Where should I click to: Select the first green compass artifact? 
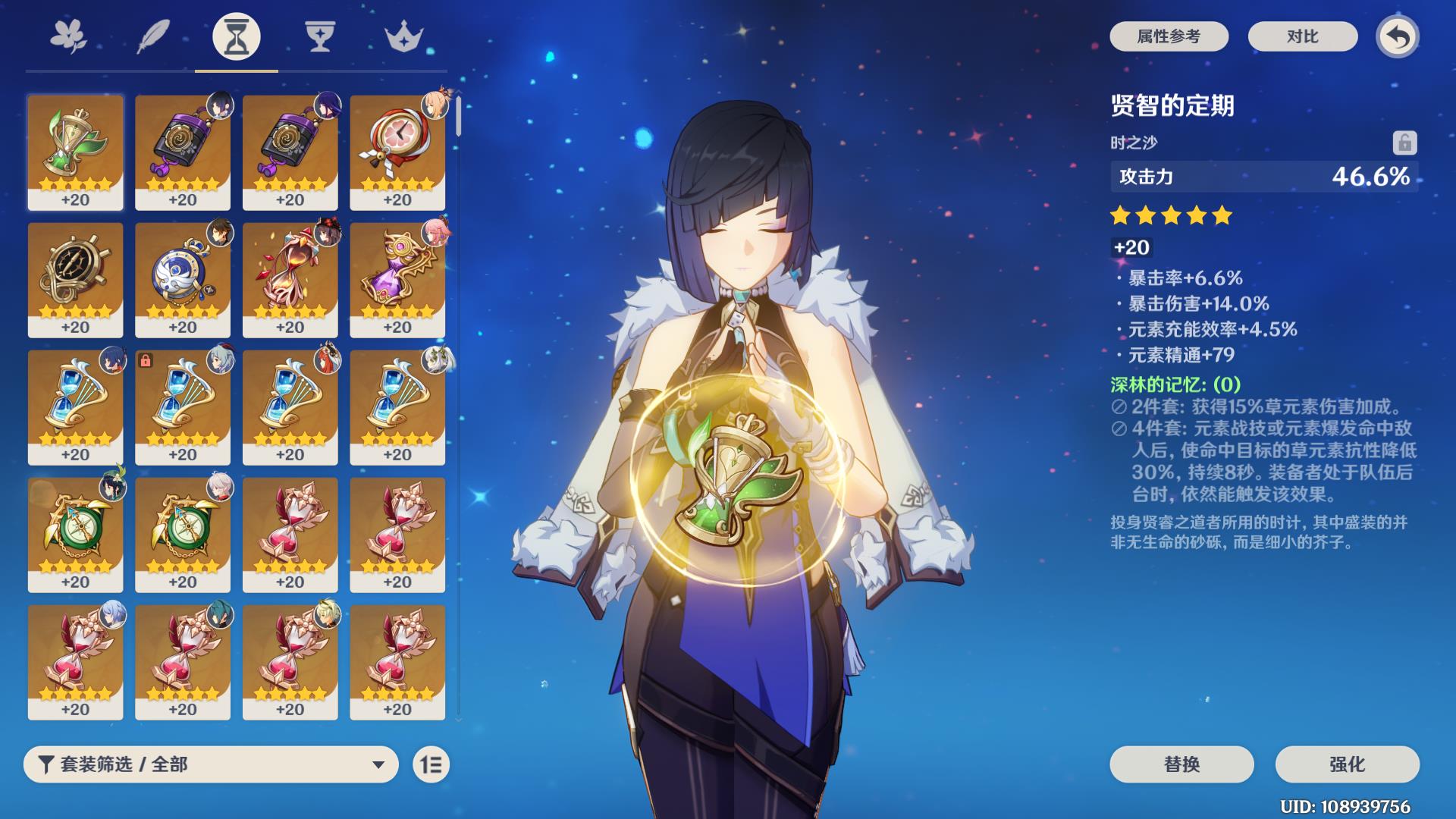pos(75,534)
